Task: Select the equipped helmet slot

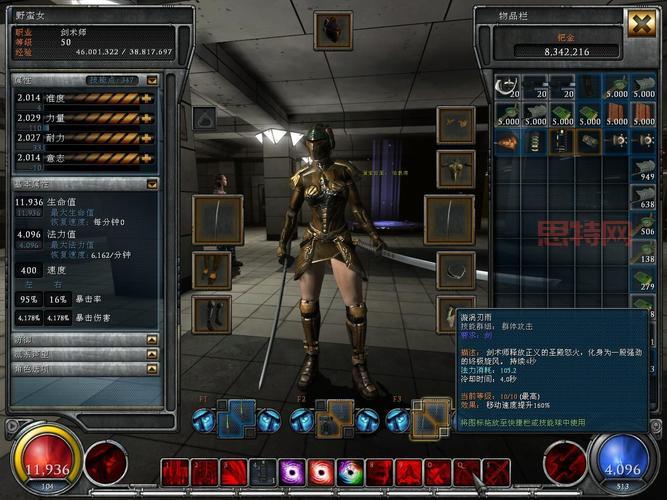Action: pos(332,30)
